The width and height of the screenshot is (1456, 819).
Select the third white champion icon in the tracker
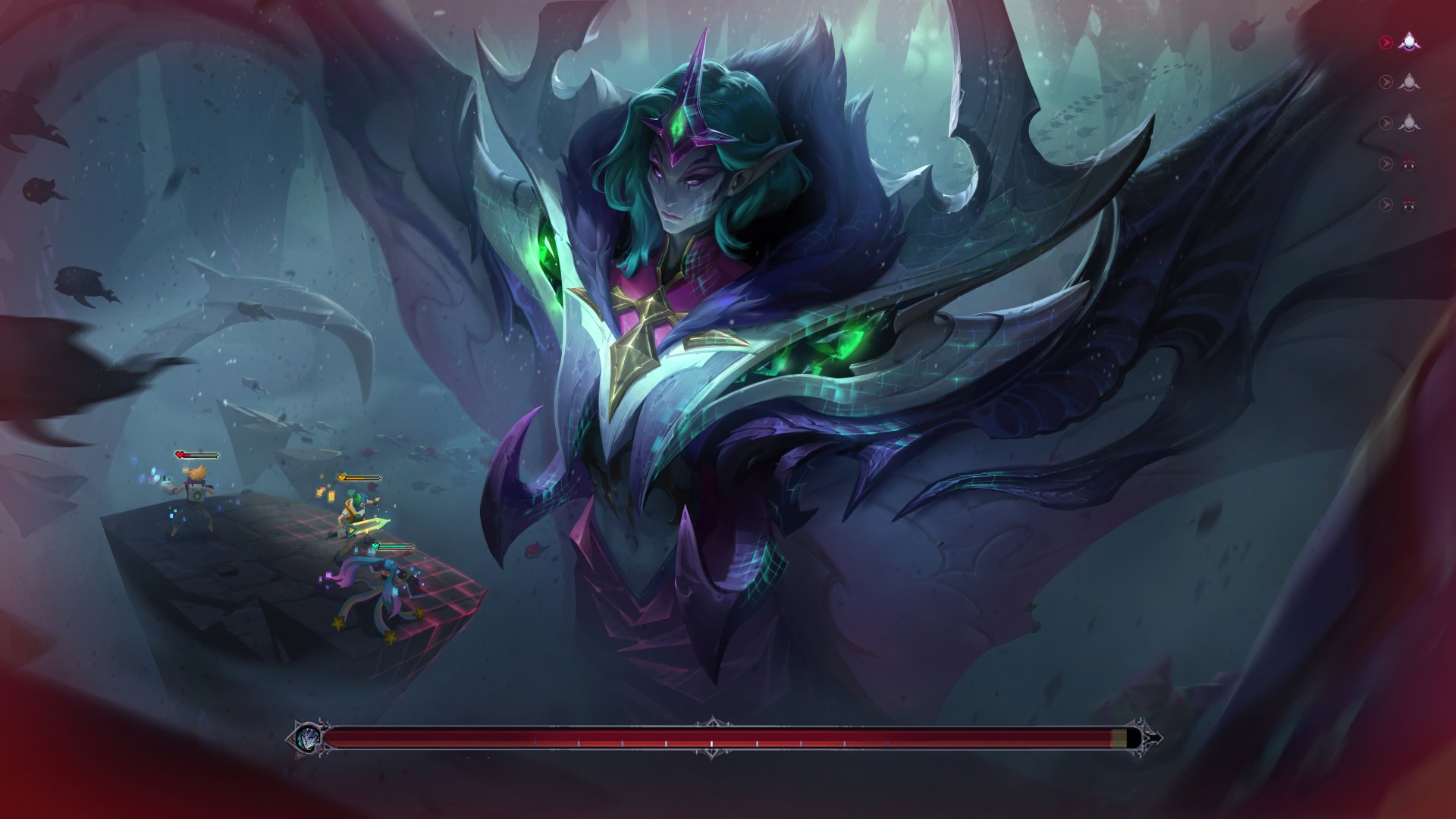pos(1408,121)
